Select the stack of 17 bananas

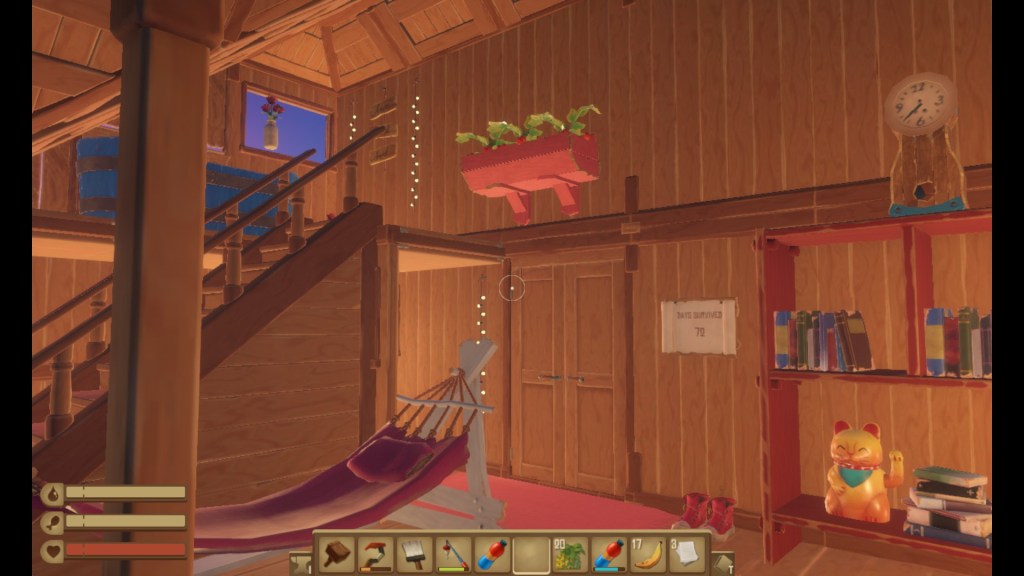648,554
